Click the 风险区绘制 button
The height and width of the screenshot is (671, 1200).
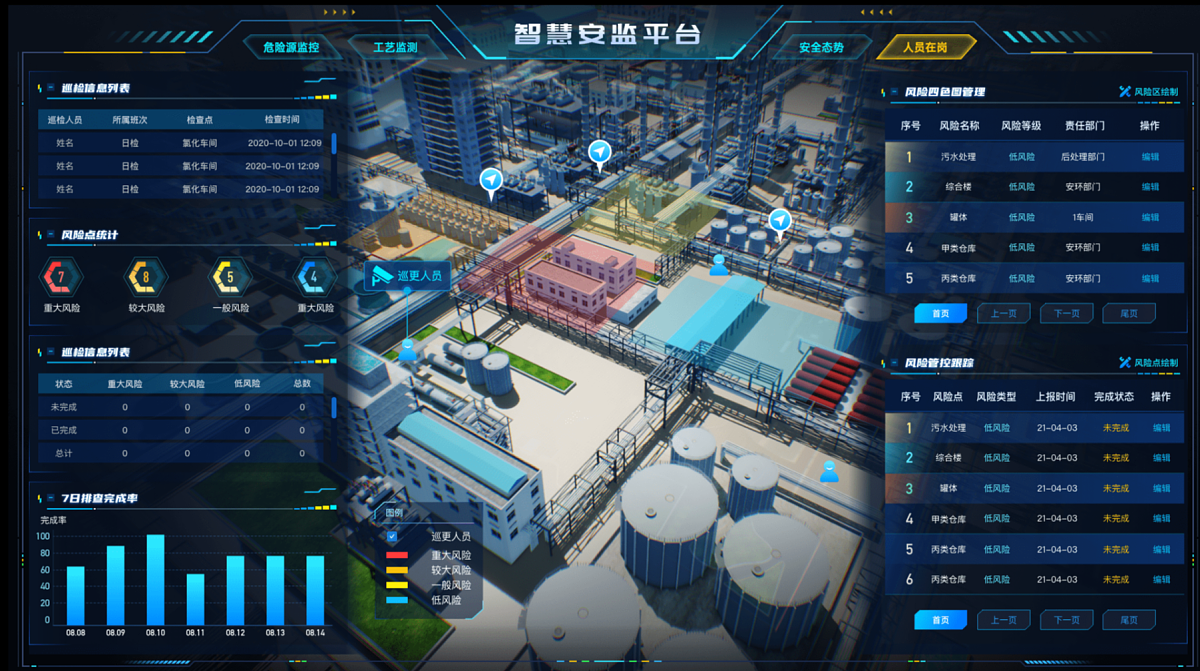point(1149,92)
